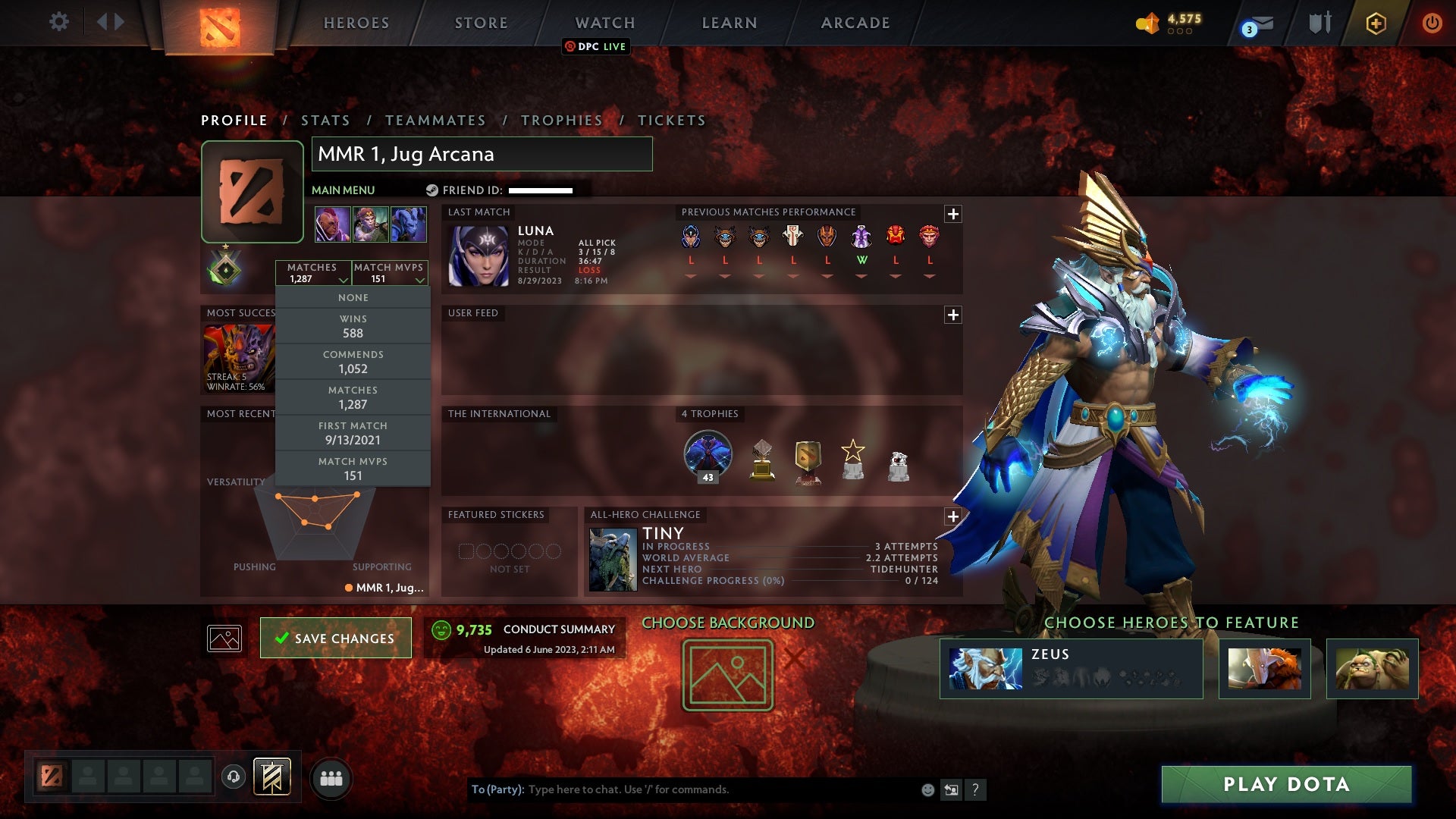Click the power button to exit Dota
This screenshot has width=1456, height=819.
[1432, 23]
